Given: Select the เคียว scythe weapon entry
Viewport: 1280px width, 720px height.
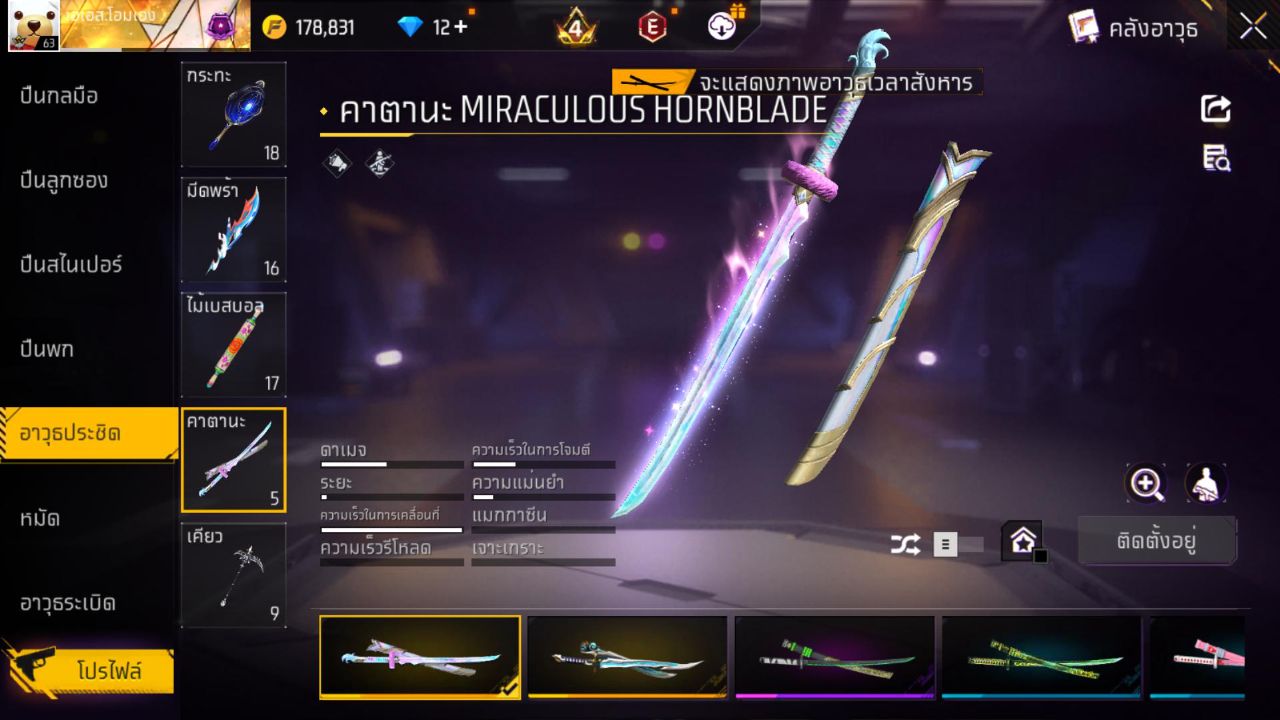Looking at the screenshot, I should point(233,575).
